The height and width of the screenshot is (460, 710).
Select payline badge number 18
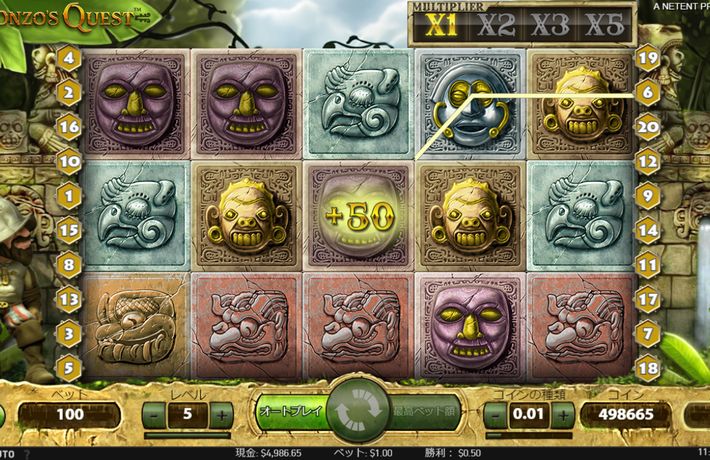tap(647, 366)
